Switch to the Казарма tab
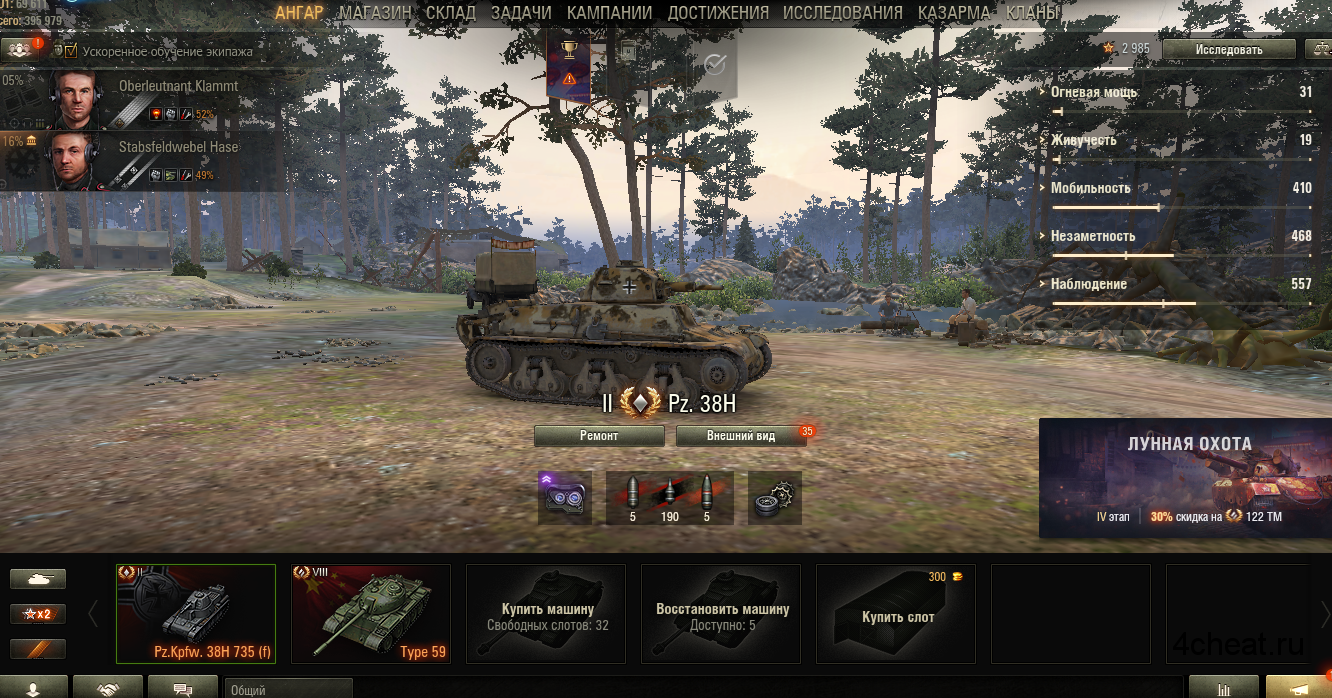 pos(953,13)
